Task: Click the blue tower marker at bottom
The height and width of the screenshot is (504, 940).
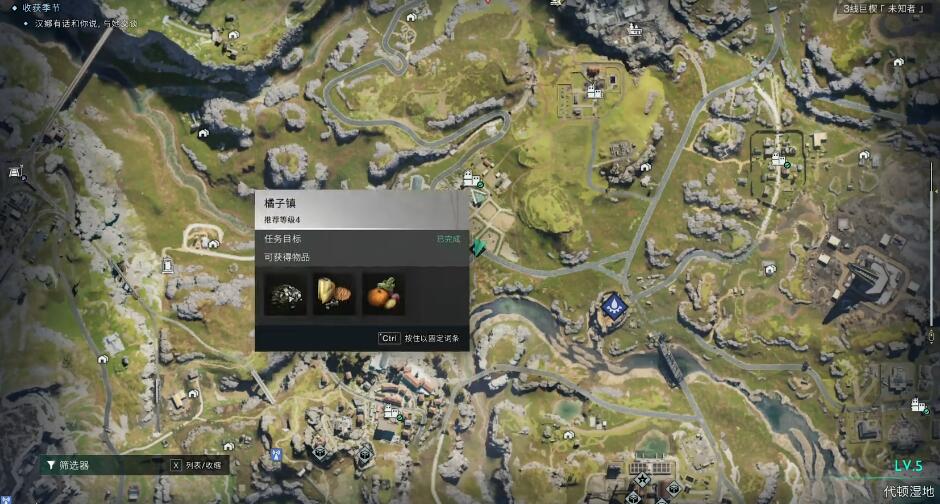Action: coord(274,454)
